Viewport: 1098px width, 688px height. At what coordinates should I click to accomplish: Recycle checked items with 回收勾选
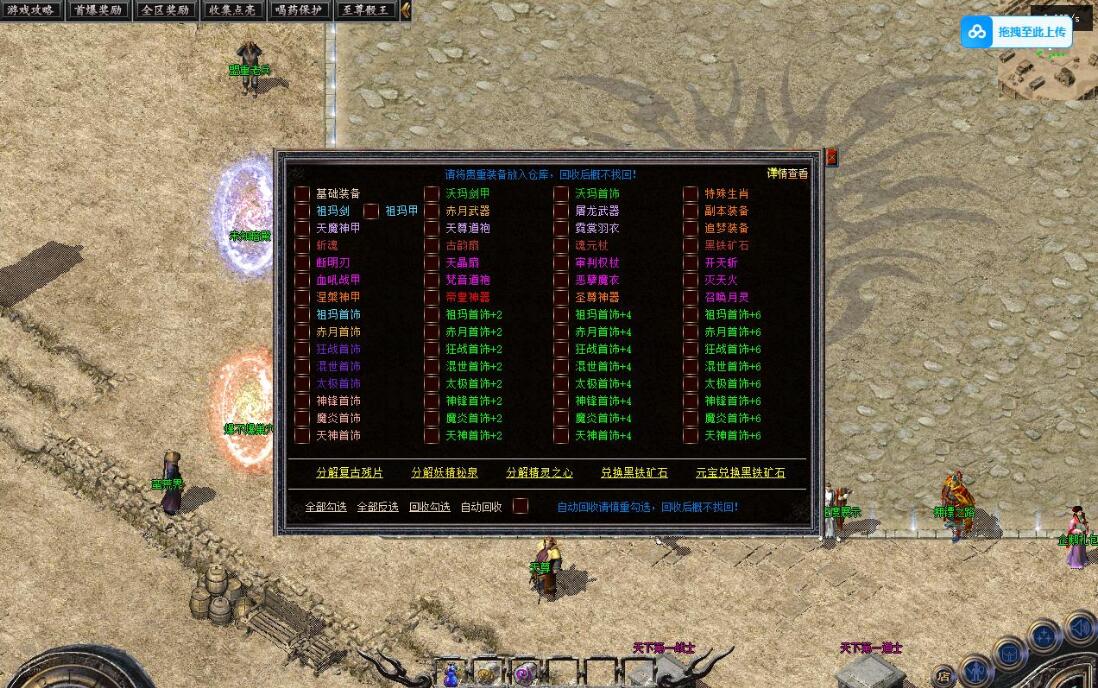(x=429, y=507)
